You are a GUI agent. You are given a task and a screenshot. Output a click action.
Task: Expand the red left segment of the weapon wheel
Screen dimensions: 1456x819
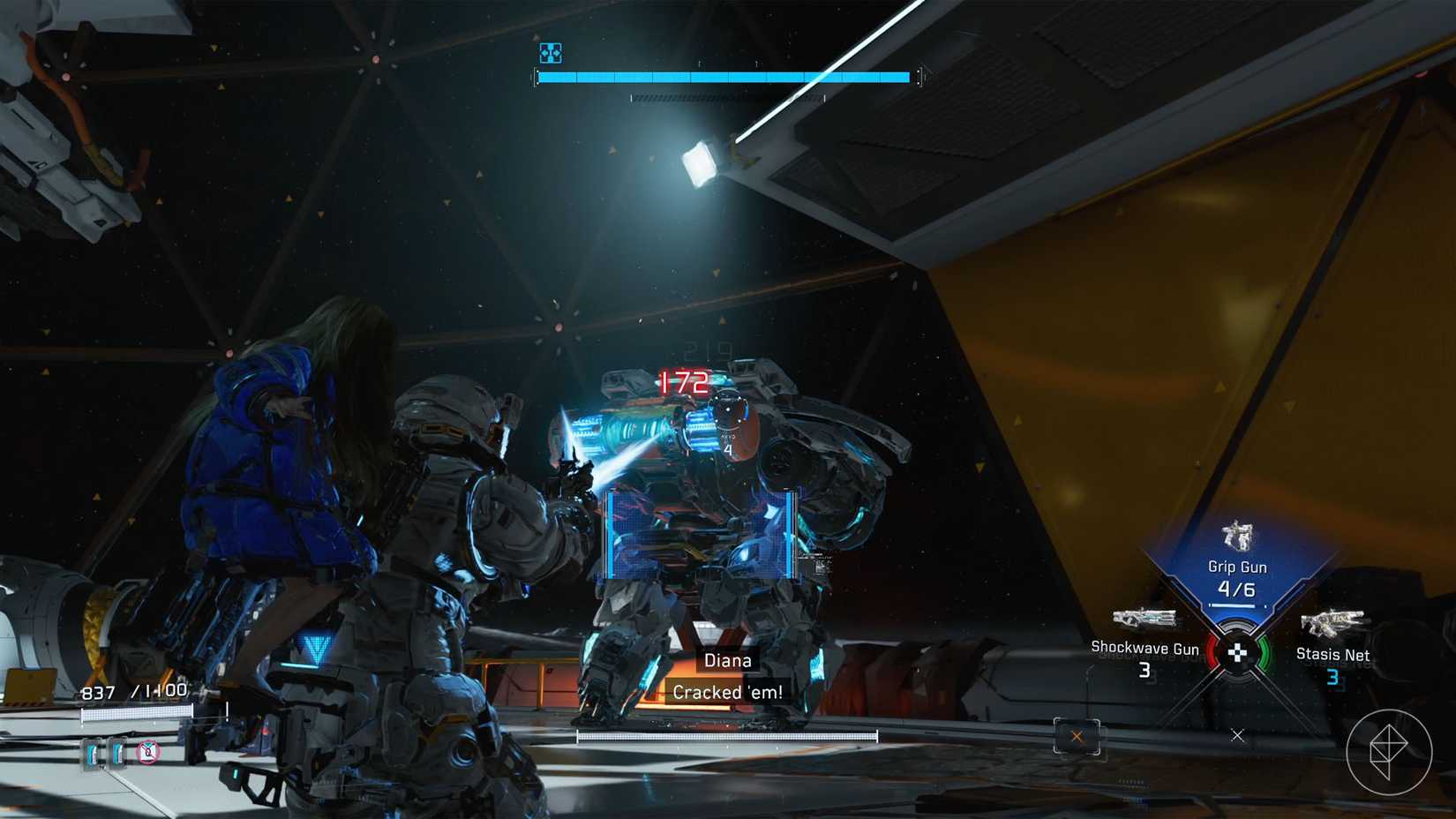(1212, 653)
